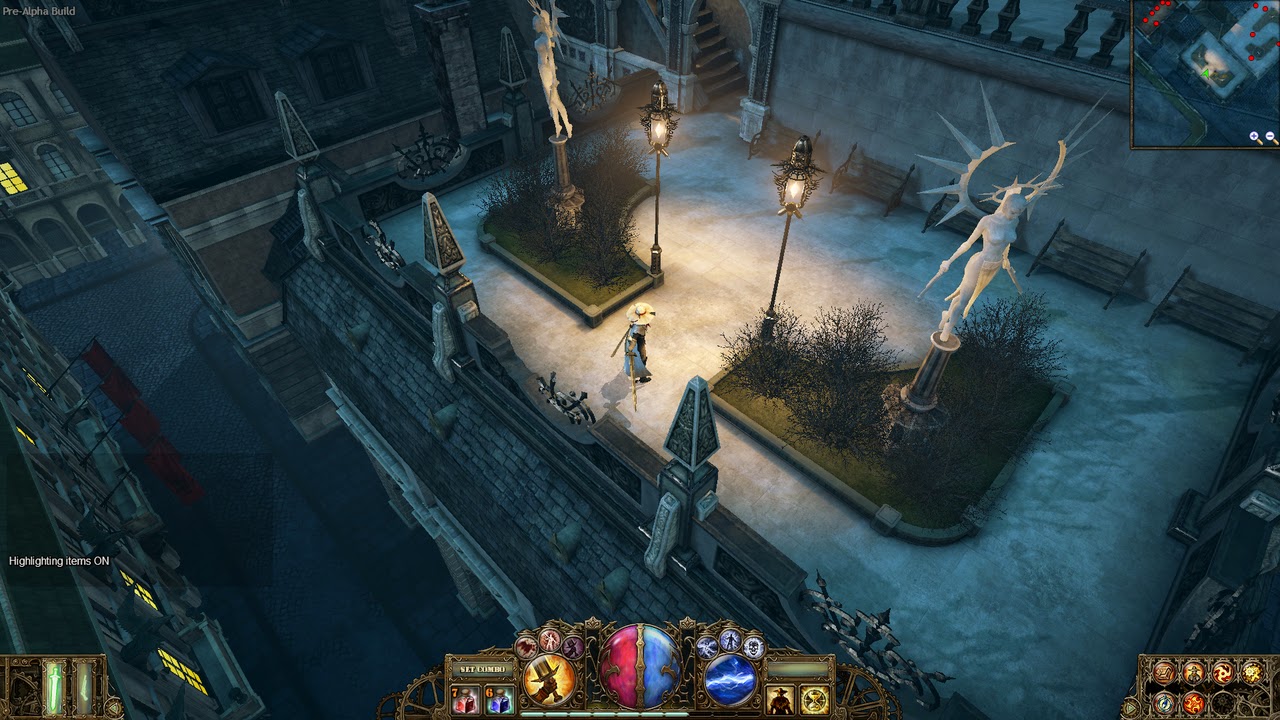Click the SET COMBO button
The width and height of the screenshot is (1280, 720).
[x=481, y=669]
